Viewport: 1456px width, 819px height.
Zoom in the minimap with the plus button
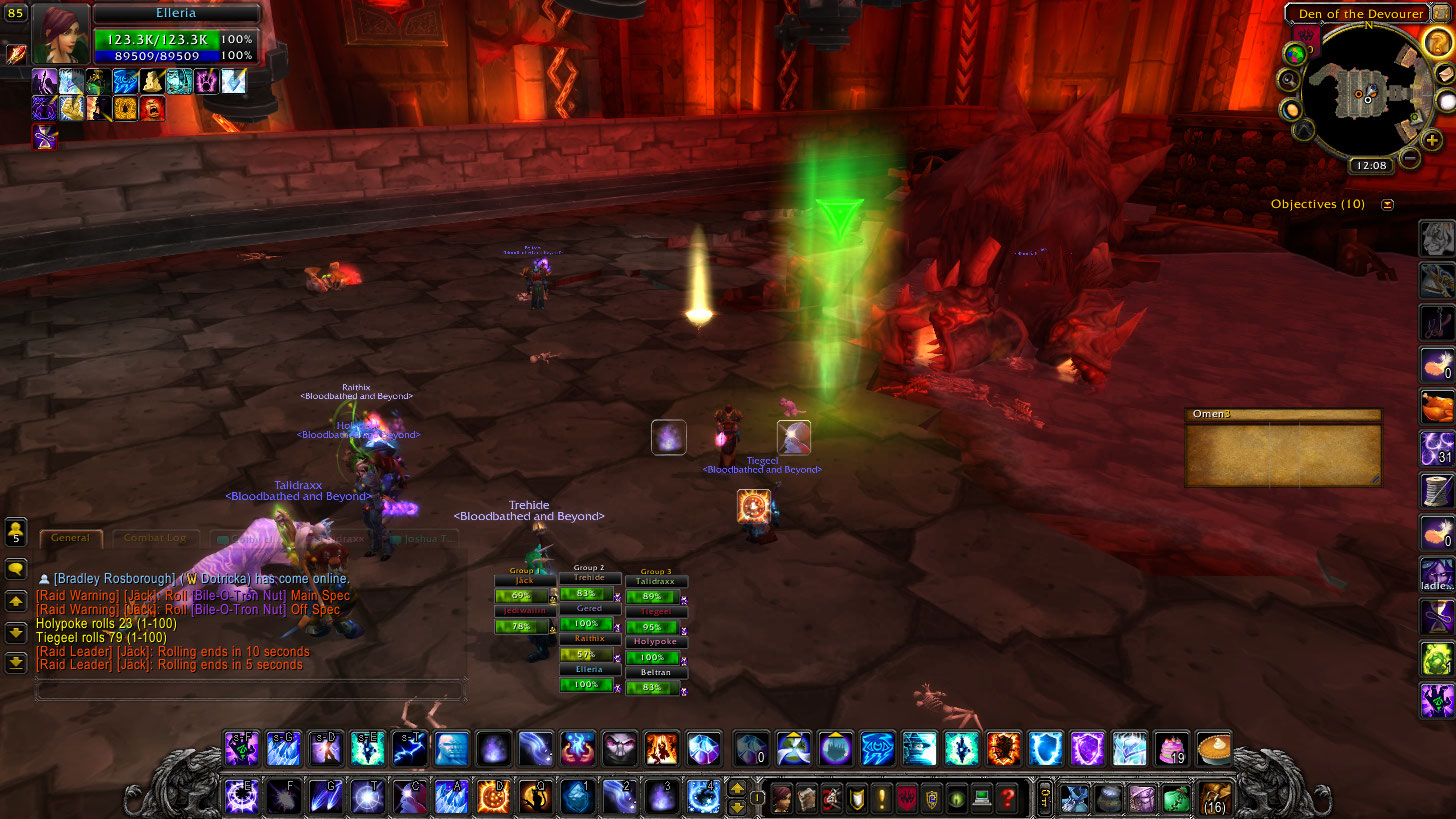[1433, 139]
